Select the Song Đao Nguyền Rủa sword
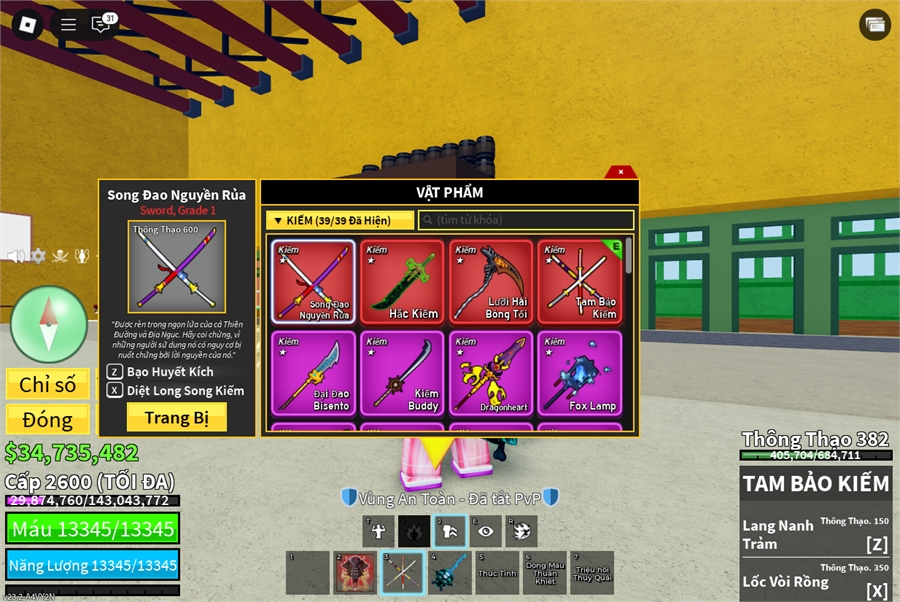 [312, 282]
